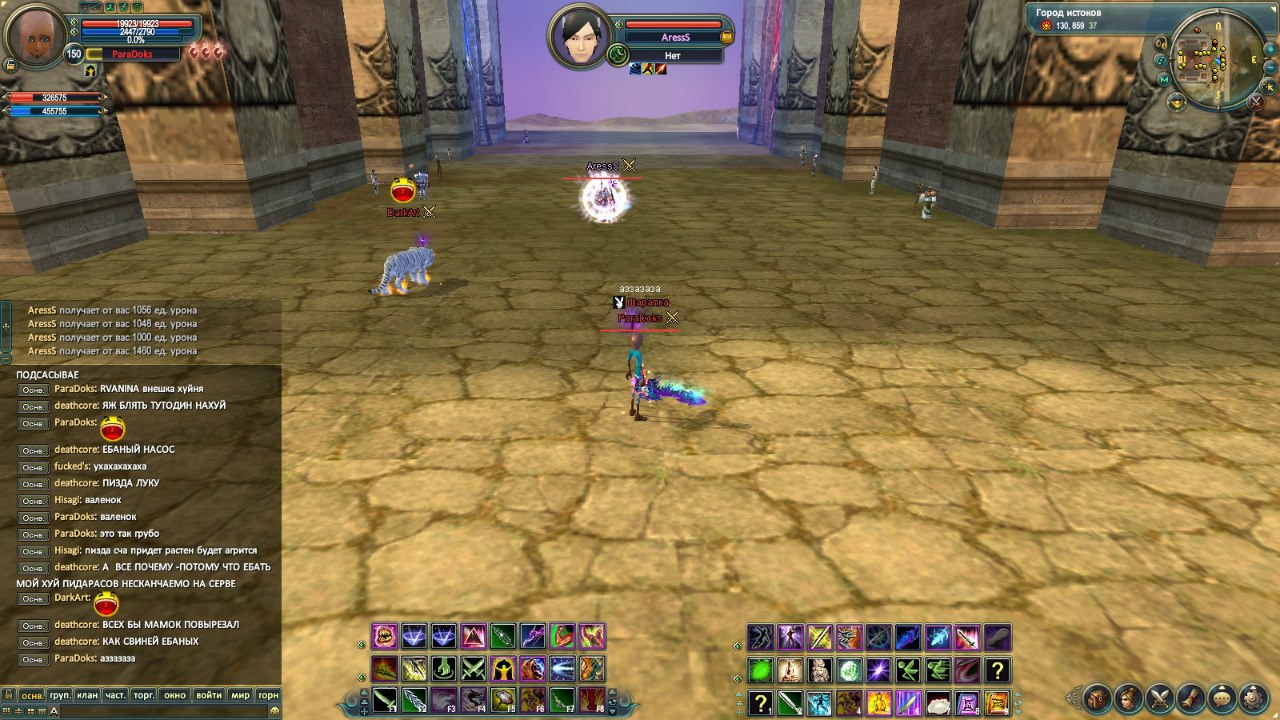Viewport: 1280px width, 720px height.
Task: Open the "клан" chat tab
Action: tap(87, 695)
